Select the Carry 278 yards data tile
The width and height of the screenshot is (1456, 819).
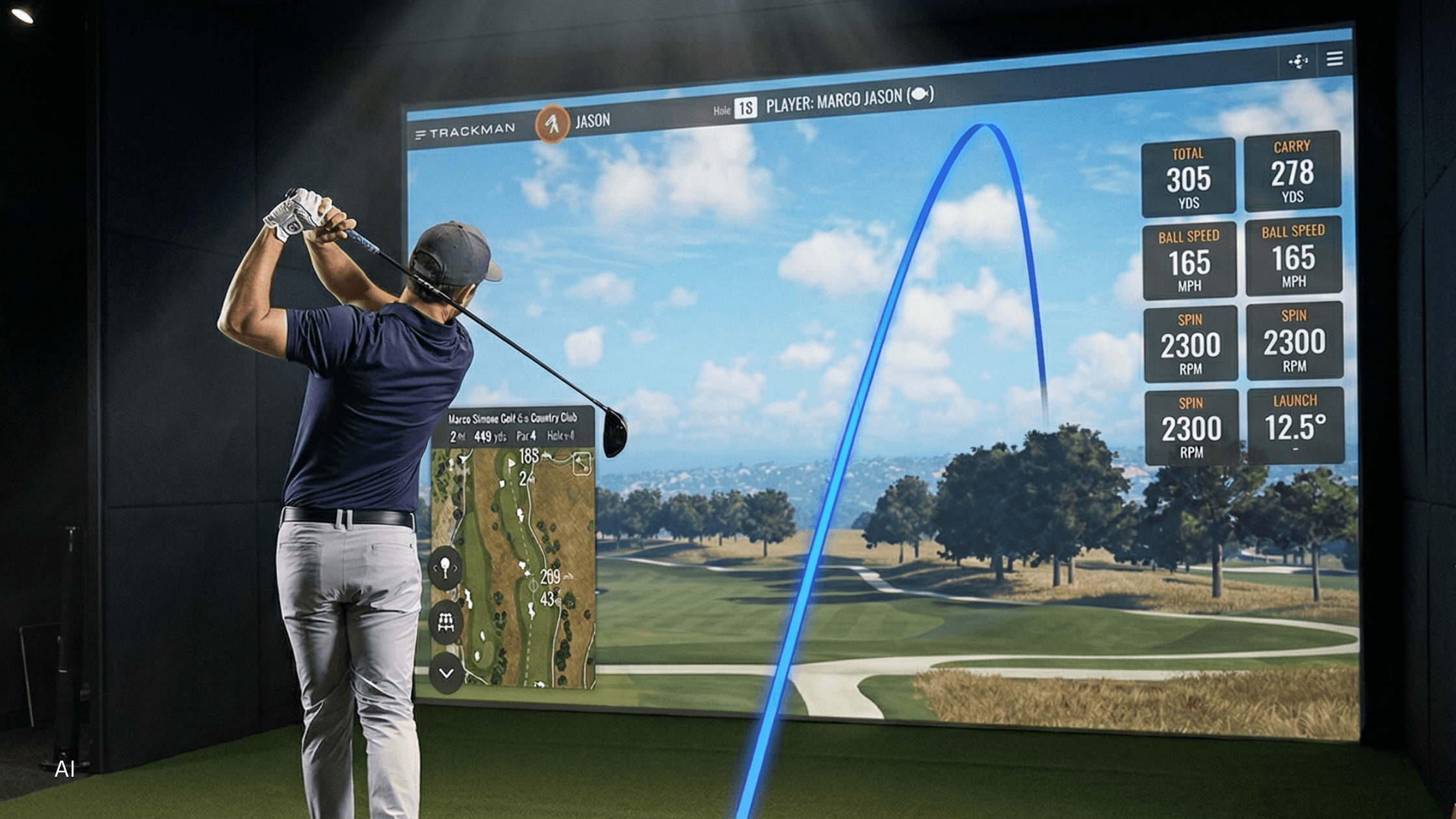coord(1292,172)
